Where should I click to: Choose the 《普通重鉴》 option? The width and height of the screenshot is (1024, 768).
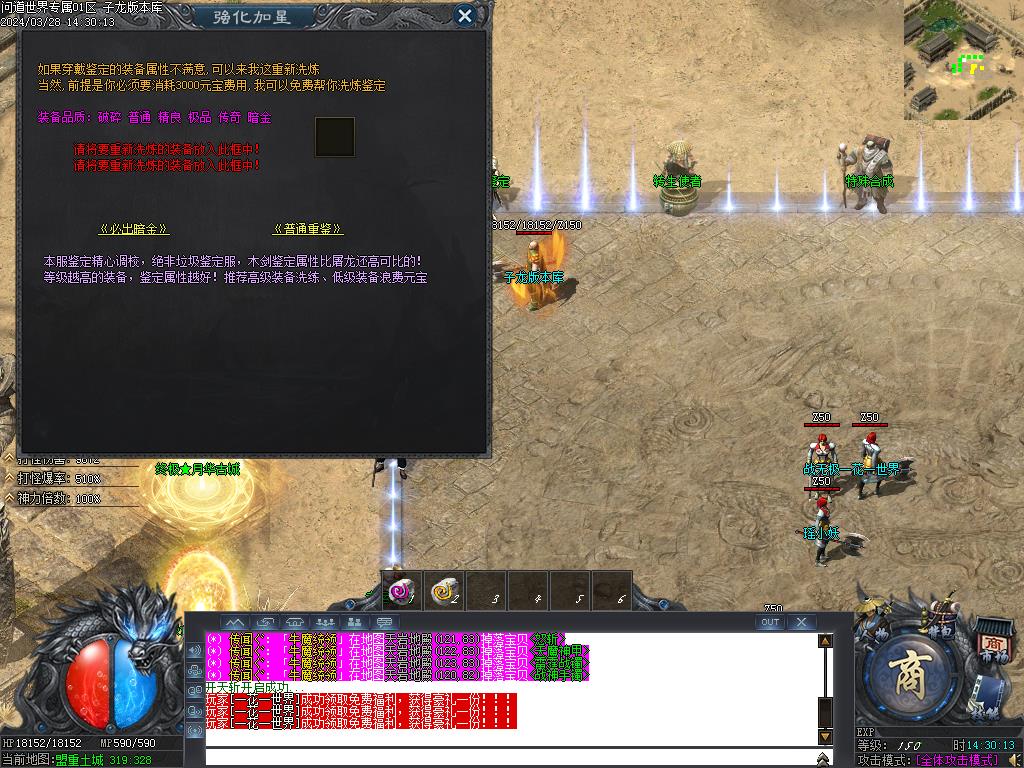click(x=307, y=229)
